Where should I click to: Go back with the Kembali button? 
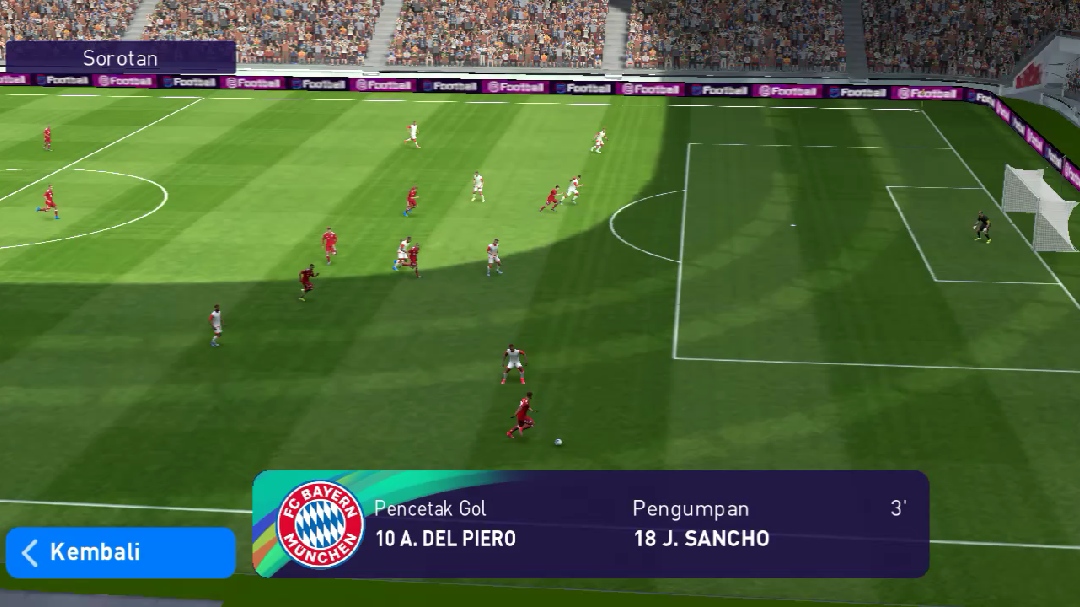click(x=120, y=552)
